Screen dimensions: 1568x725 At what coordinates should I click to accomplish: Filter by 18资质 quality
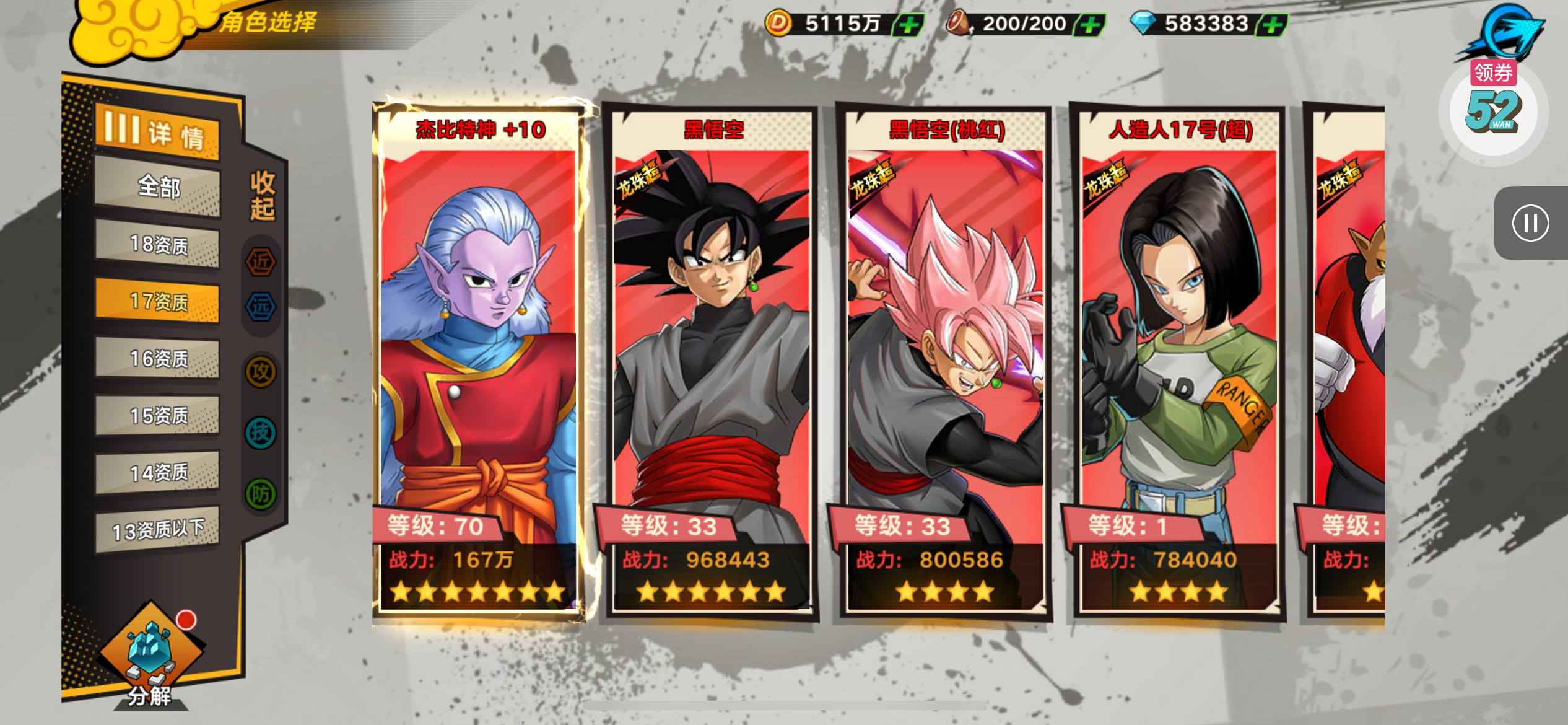click(157, 244)
